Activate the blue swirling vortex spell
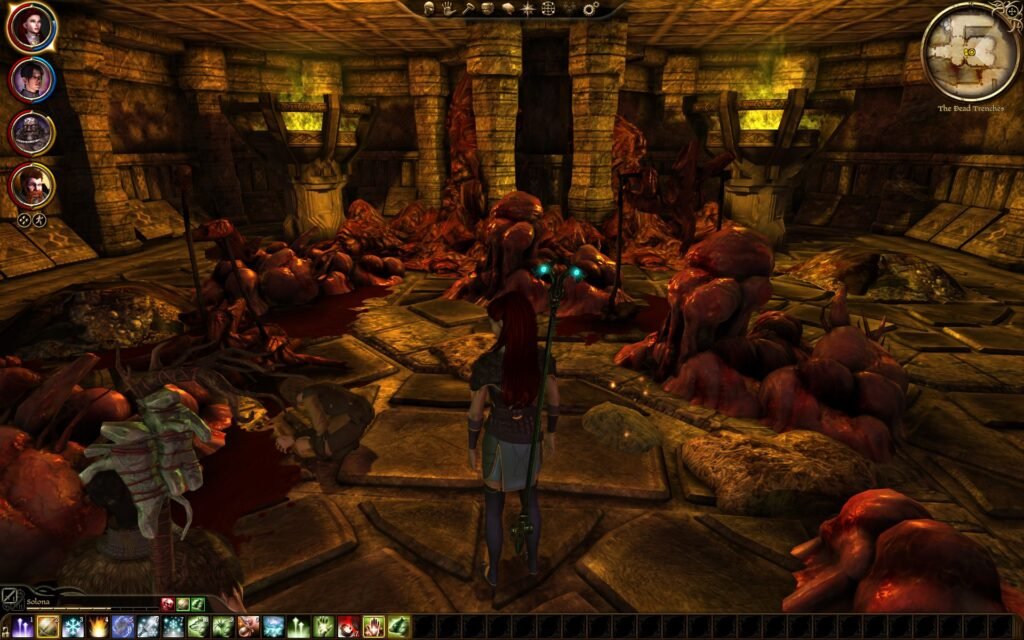The height and width of the screenshot is (640, 1024). 123,627
